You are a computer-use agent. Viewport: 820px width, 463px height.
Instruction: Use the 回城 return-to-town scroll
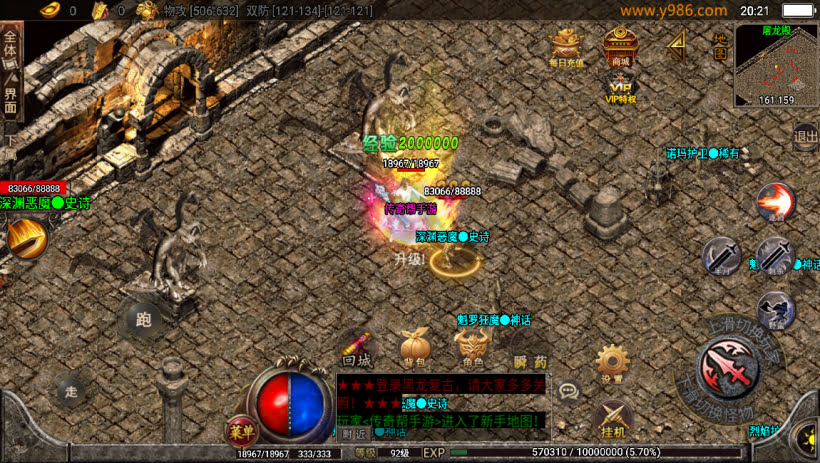pos(357,345)
